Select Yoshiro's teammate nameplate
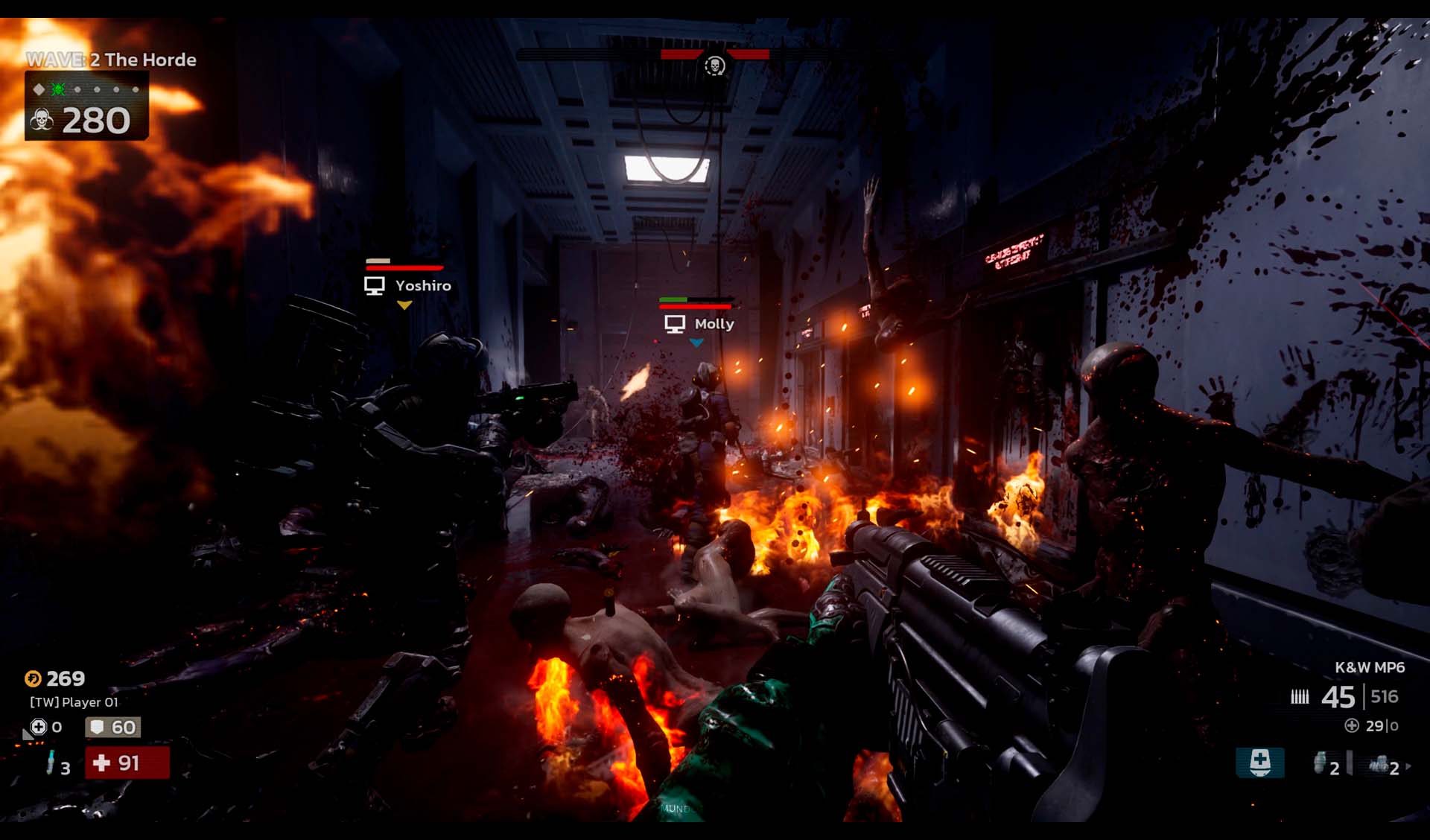The width and height of the screenshot is (1430, 840). 408,285
